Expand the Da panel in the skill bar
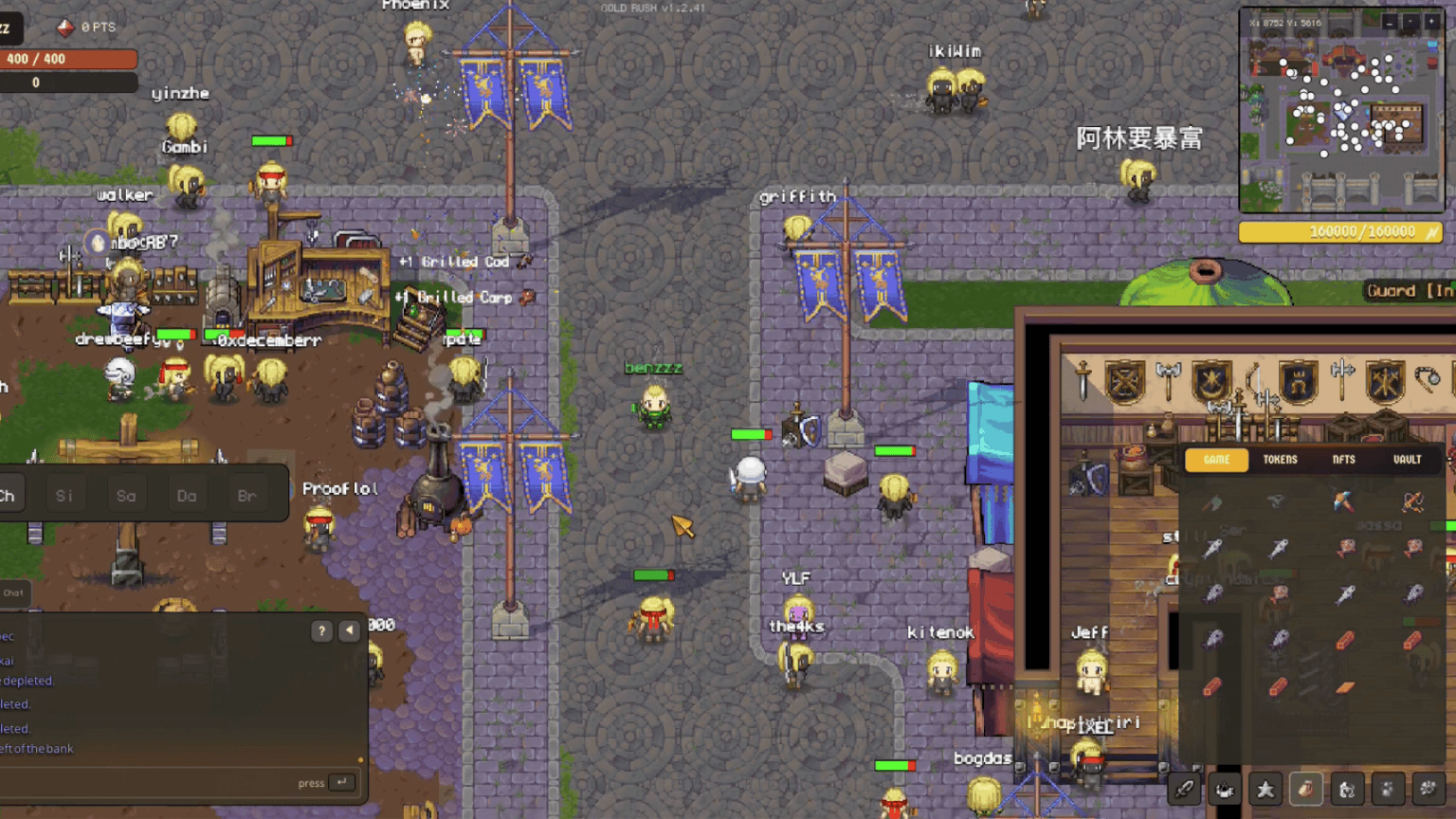This screenshot has height=819, width=1456. tap(186, 495)
